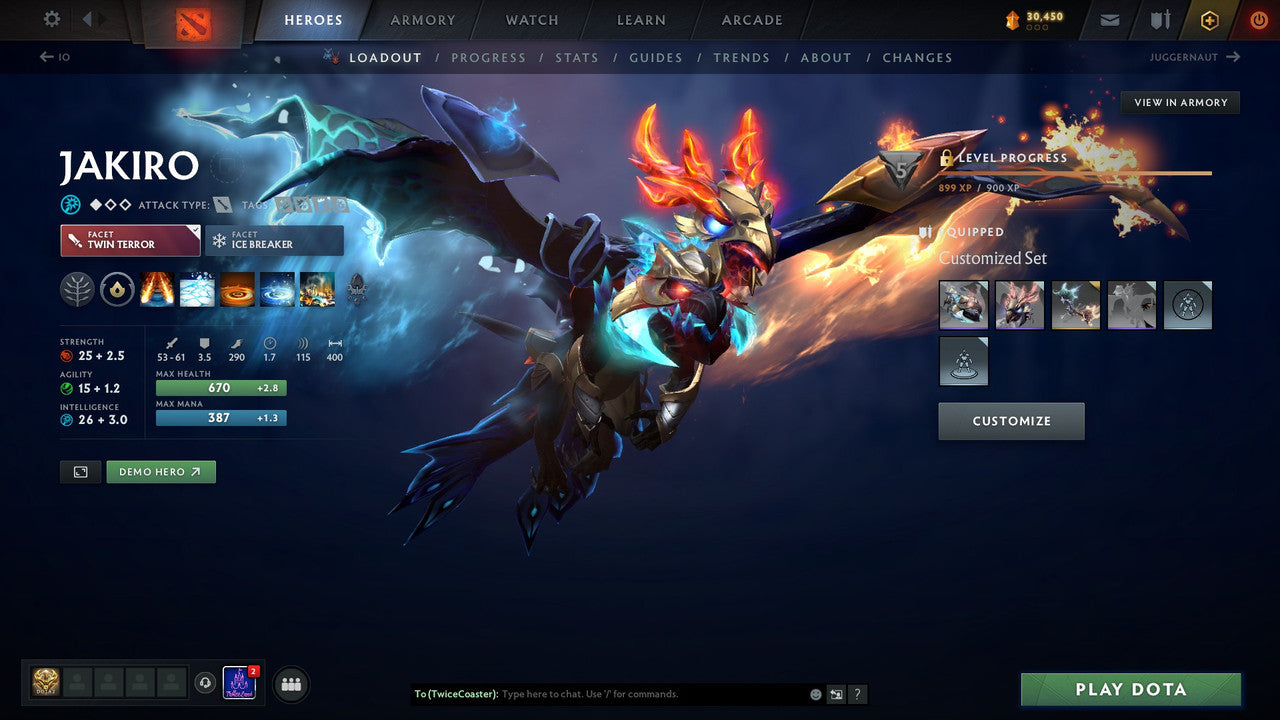Viewport: 1280px width, 720px height.
Task: Select the Twin Terror facet
Action: [x=129, y=240]
